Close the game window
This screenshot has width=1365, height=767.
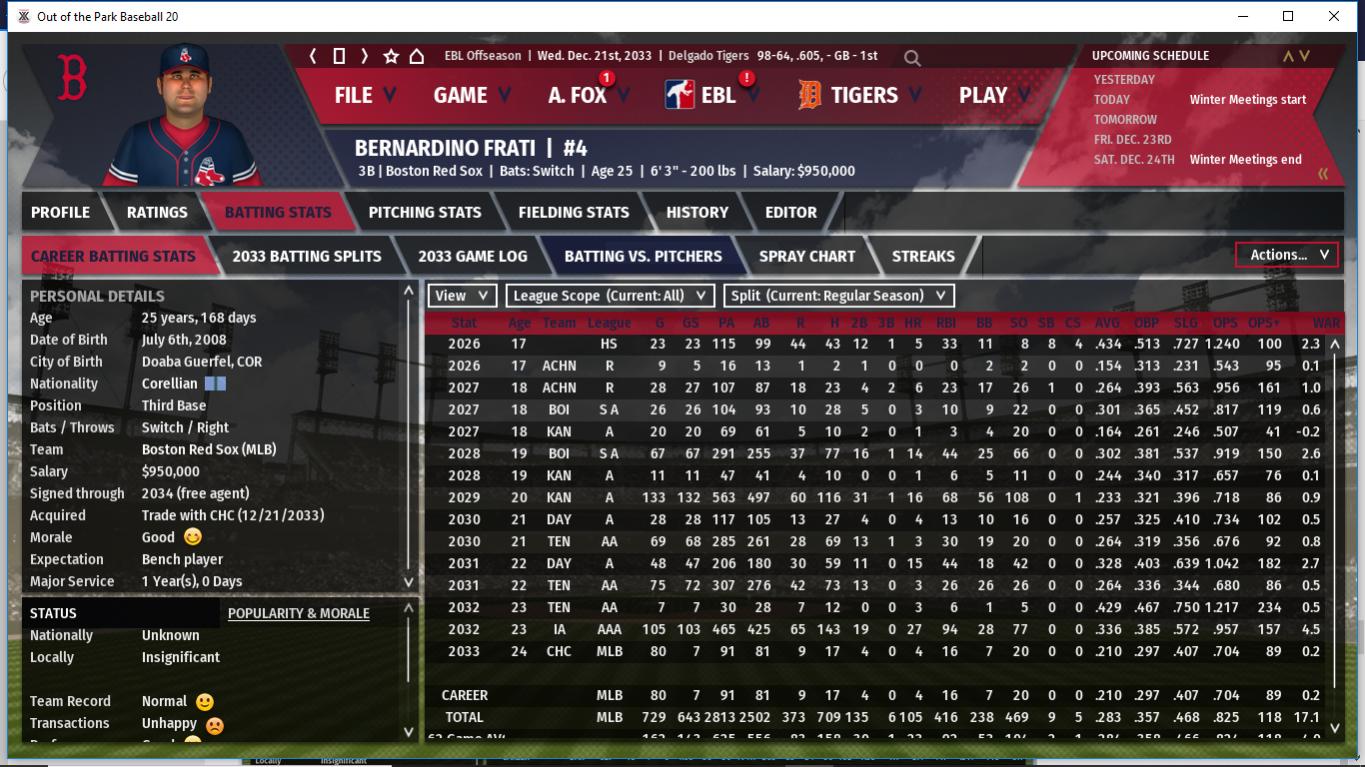point(1333,16)
